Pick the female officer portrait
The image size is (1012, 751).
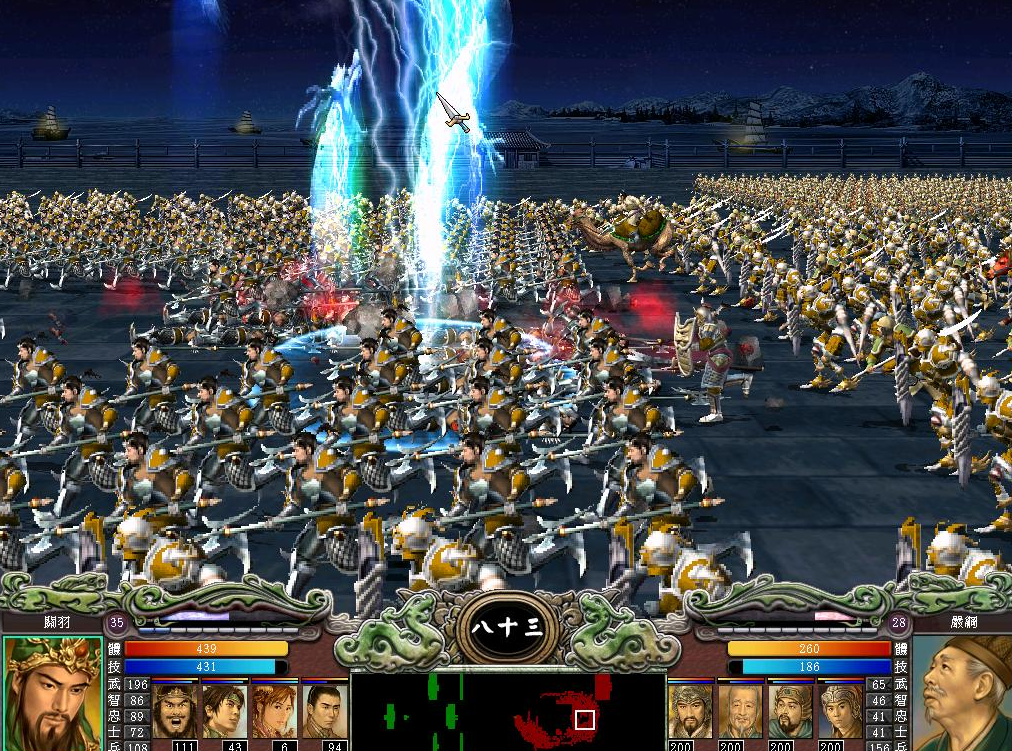[x=274, y=710]
